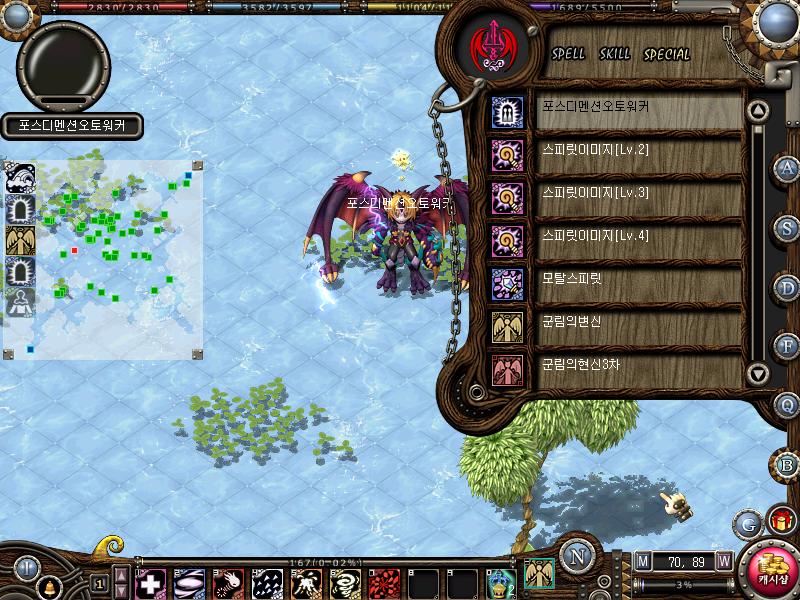The image size is (800, 600).
Task: Switch to the SPELL tab
Action: pyautogui.click(x=568, y=54)
